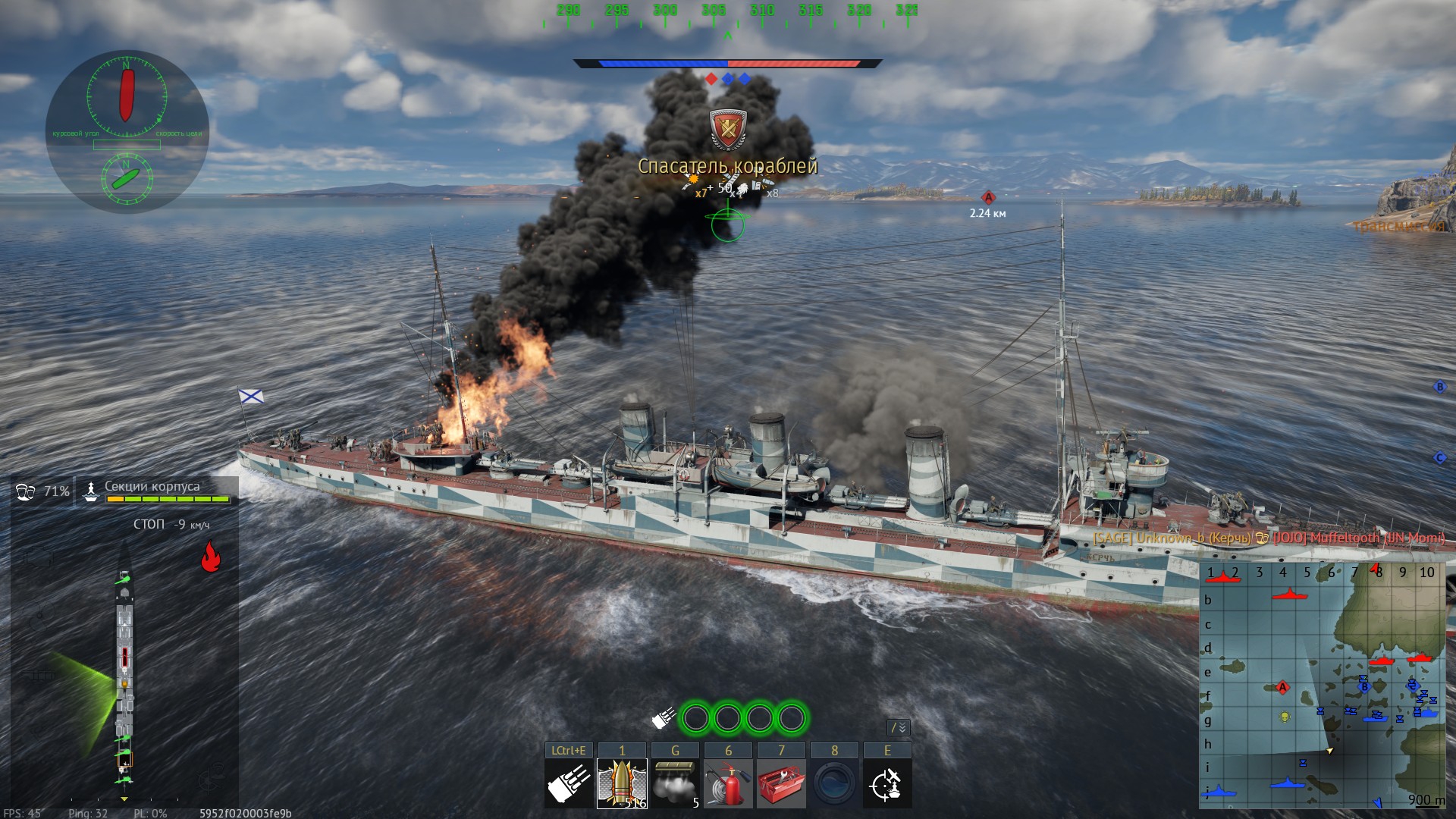Screen dimensions: 1456x819
Task: Choose the explosive shell ammo slot
Action: (x=622, y=784)
